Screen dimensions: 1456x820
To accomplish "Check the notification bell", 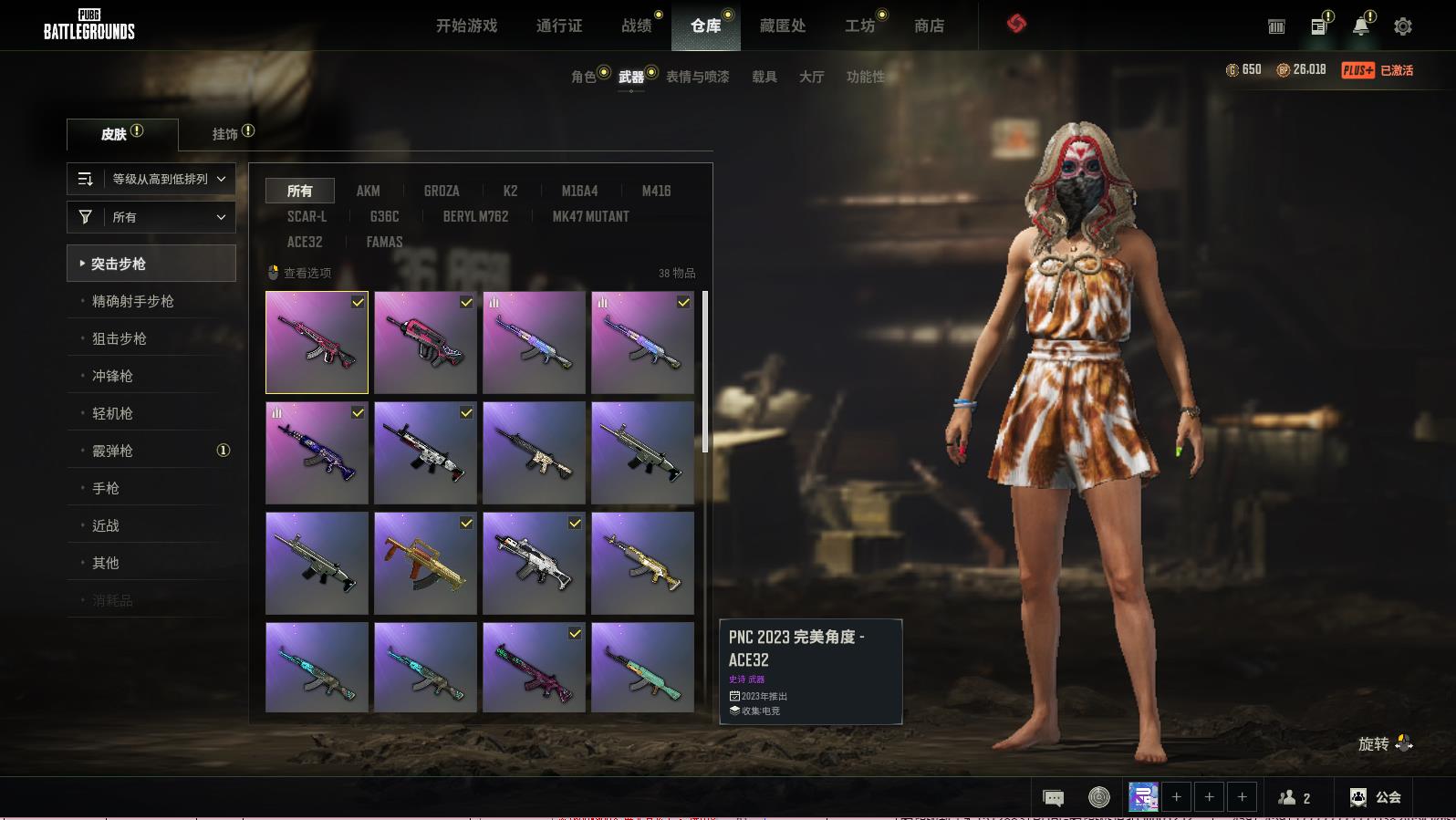I will [1360, 26].
